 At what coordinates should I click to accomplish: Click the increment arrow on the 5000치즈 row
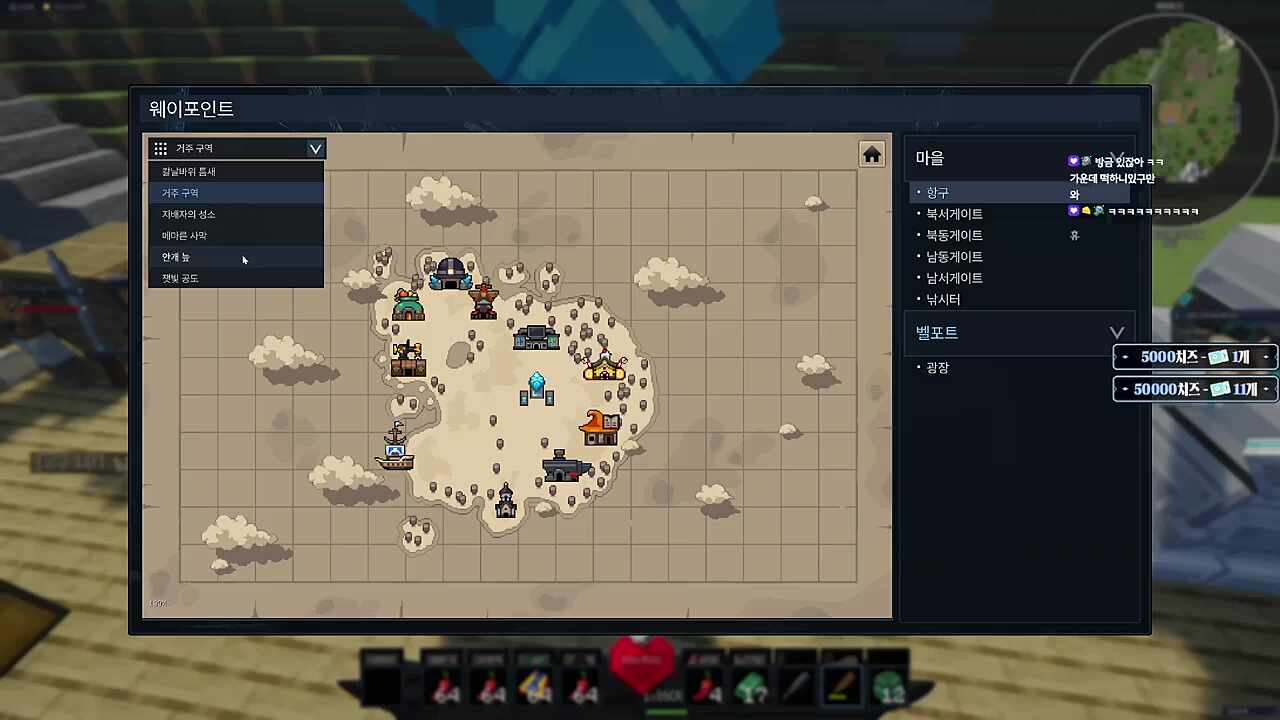click(1266, 356)
